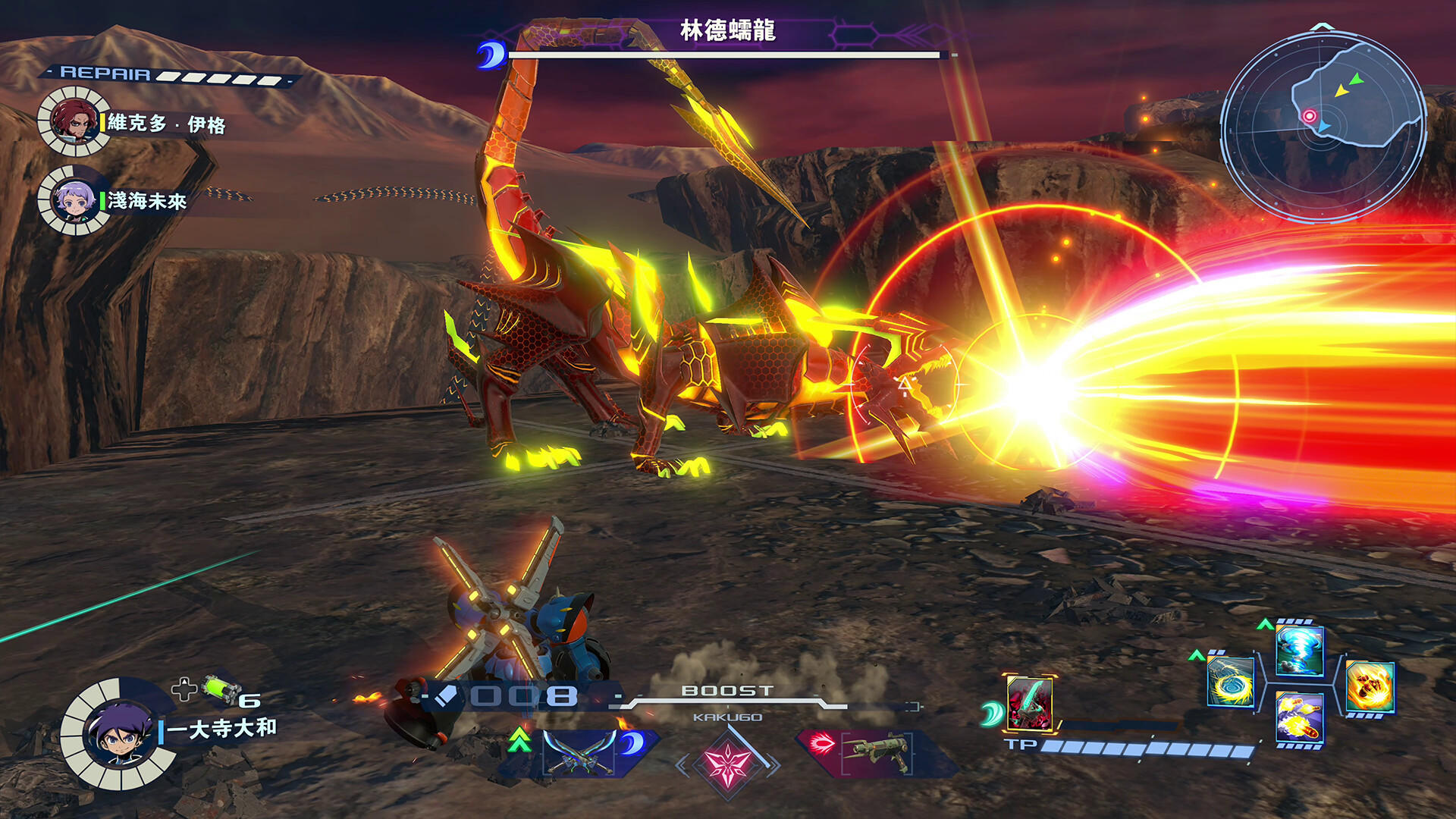This screenshot has width=1456, height=819.
Task: Select the red-haired ally portrait
Action: (73, 121)
